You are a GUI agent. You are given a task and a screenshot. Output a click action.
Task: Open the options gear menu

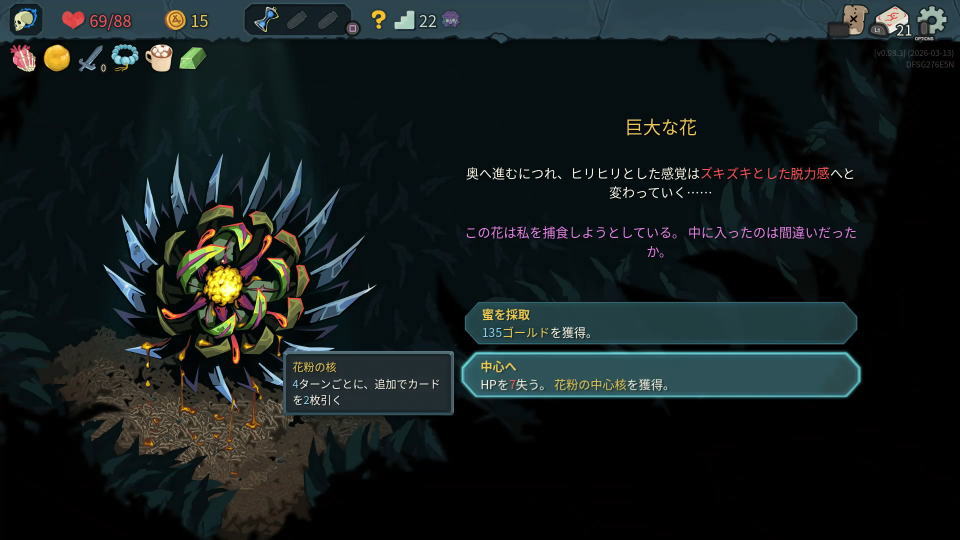931,20
